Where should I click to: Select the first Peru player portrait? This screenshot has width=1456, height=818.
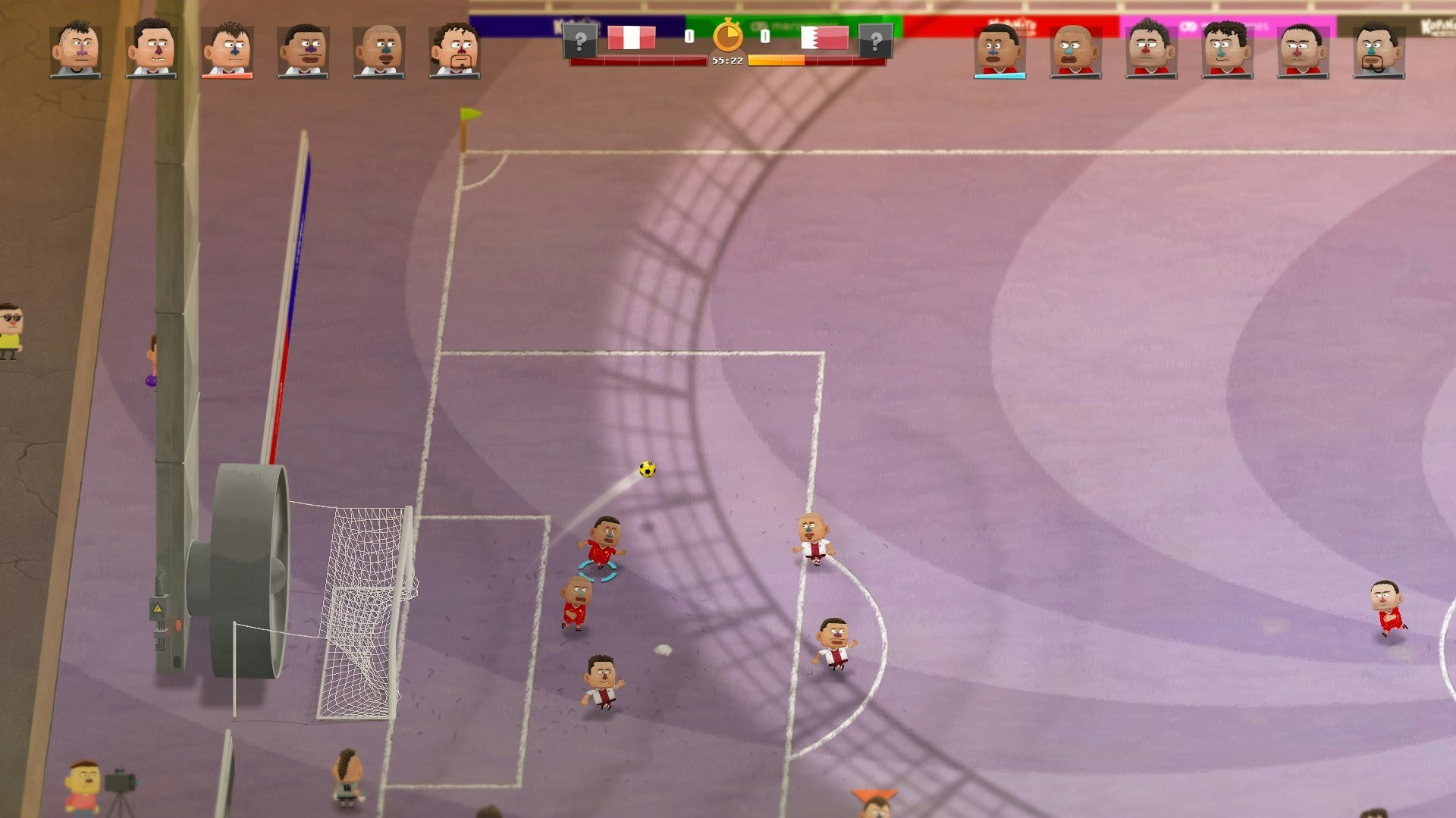[76, 49]
